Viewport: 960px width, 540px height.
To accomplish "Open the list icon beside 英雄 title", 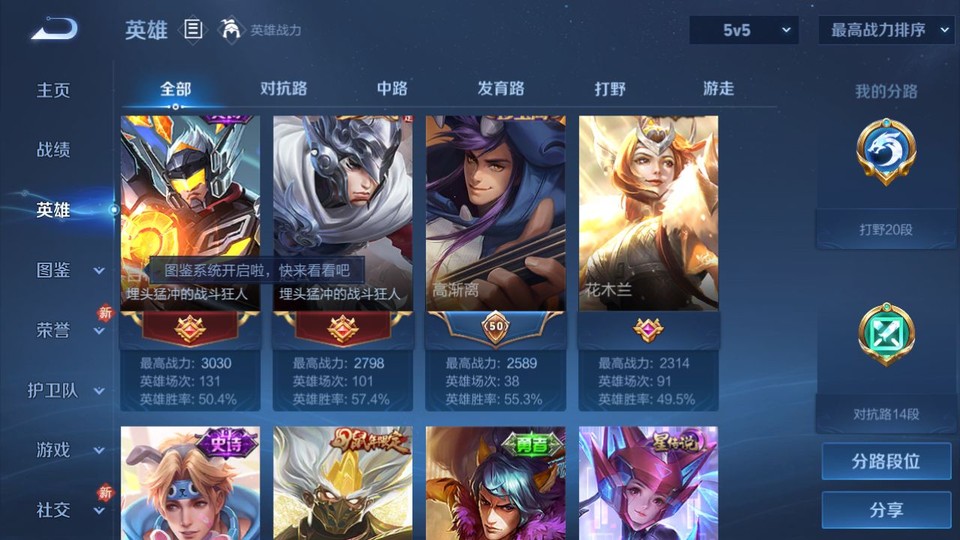I will [193, 30].
